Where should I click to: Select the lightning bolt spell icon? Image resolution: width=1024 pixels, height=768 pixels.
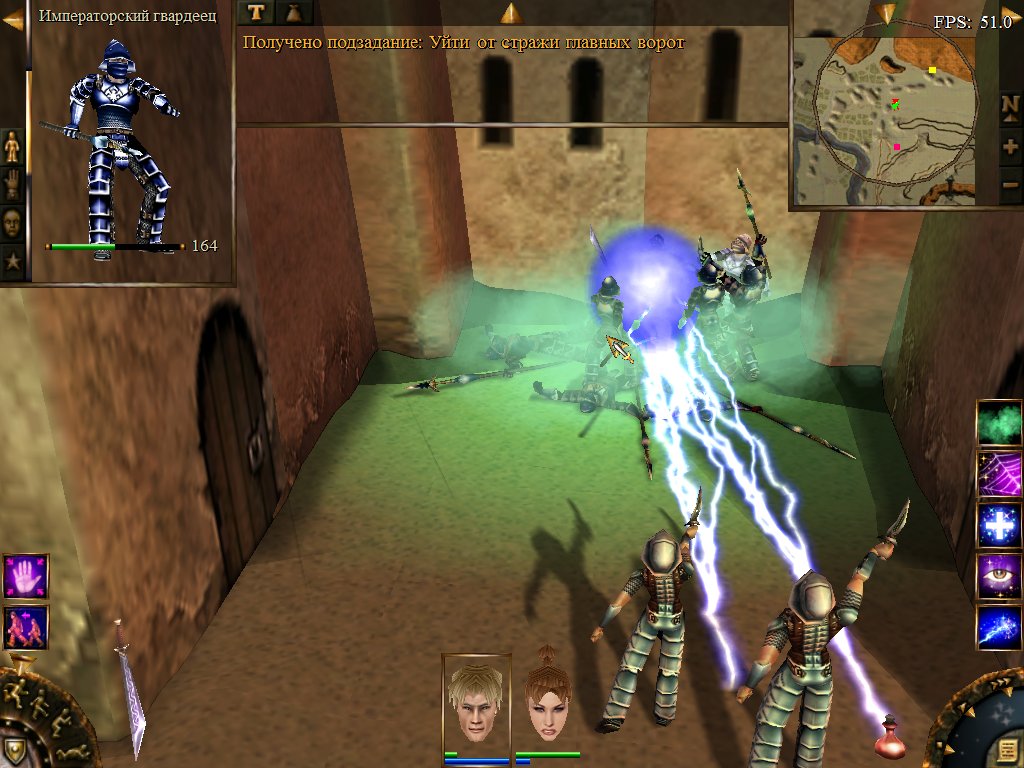(x=998, y=628)
